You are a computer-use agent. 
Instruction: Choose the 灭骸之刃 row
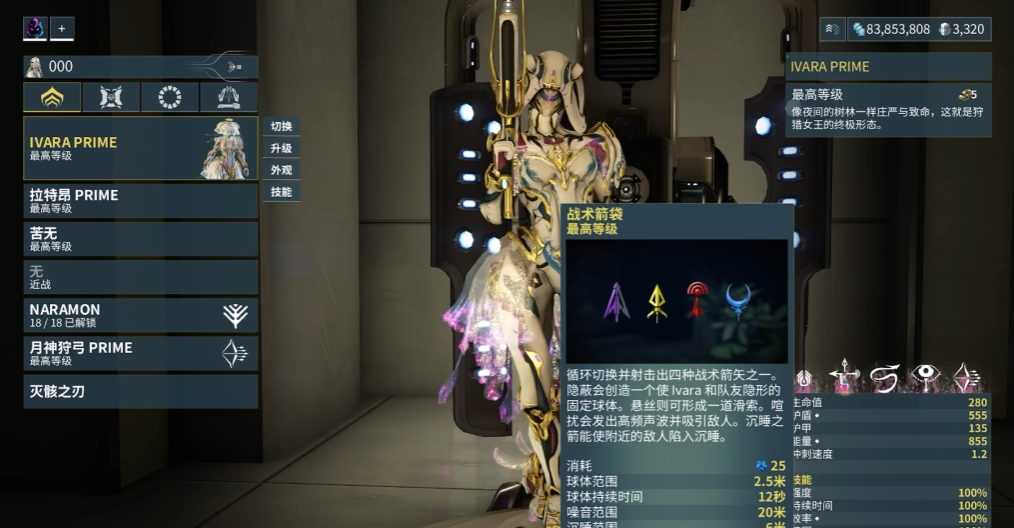coord(140,391)
